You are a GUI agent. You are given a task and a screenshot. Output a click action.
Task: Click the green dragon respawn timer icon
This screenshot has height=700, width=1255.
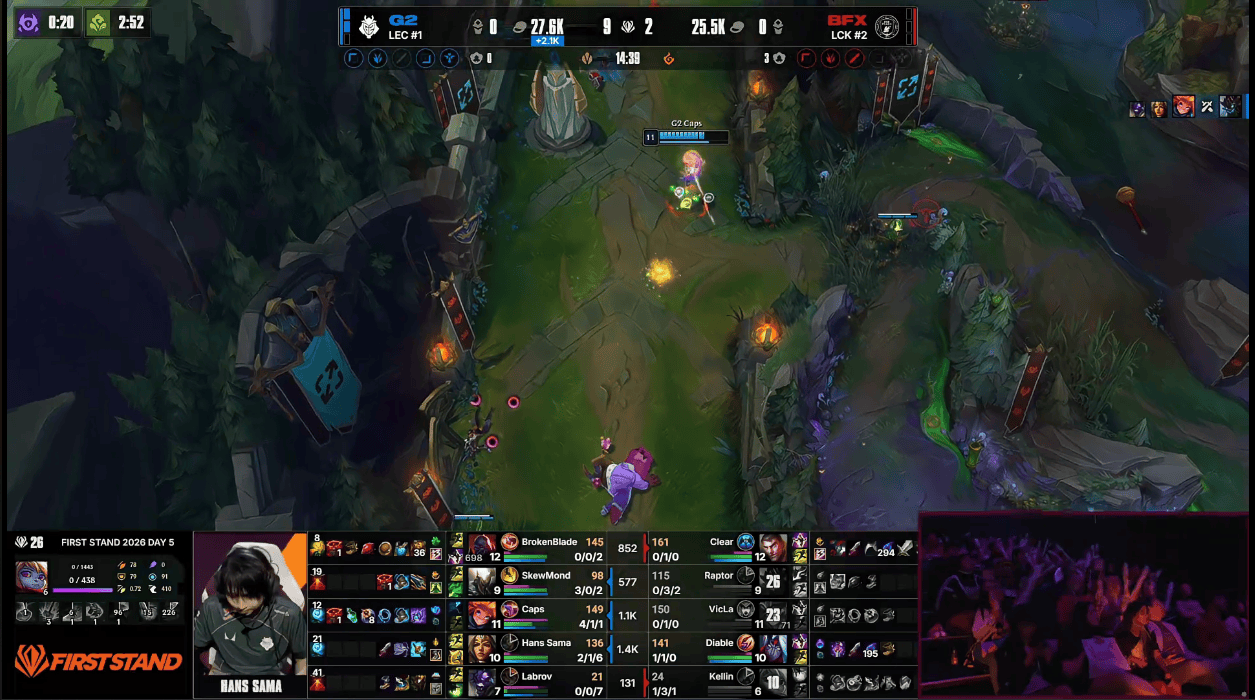click(98, 22)
